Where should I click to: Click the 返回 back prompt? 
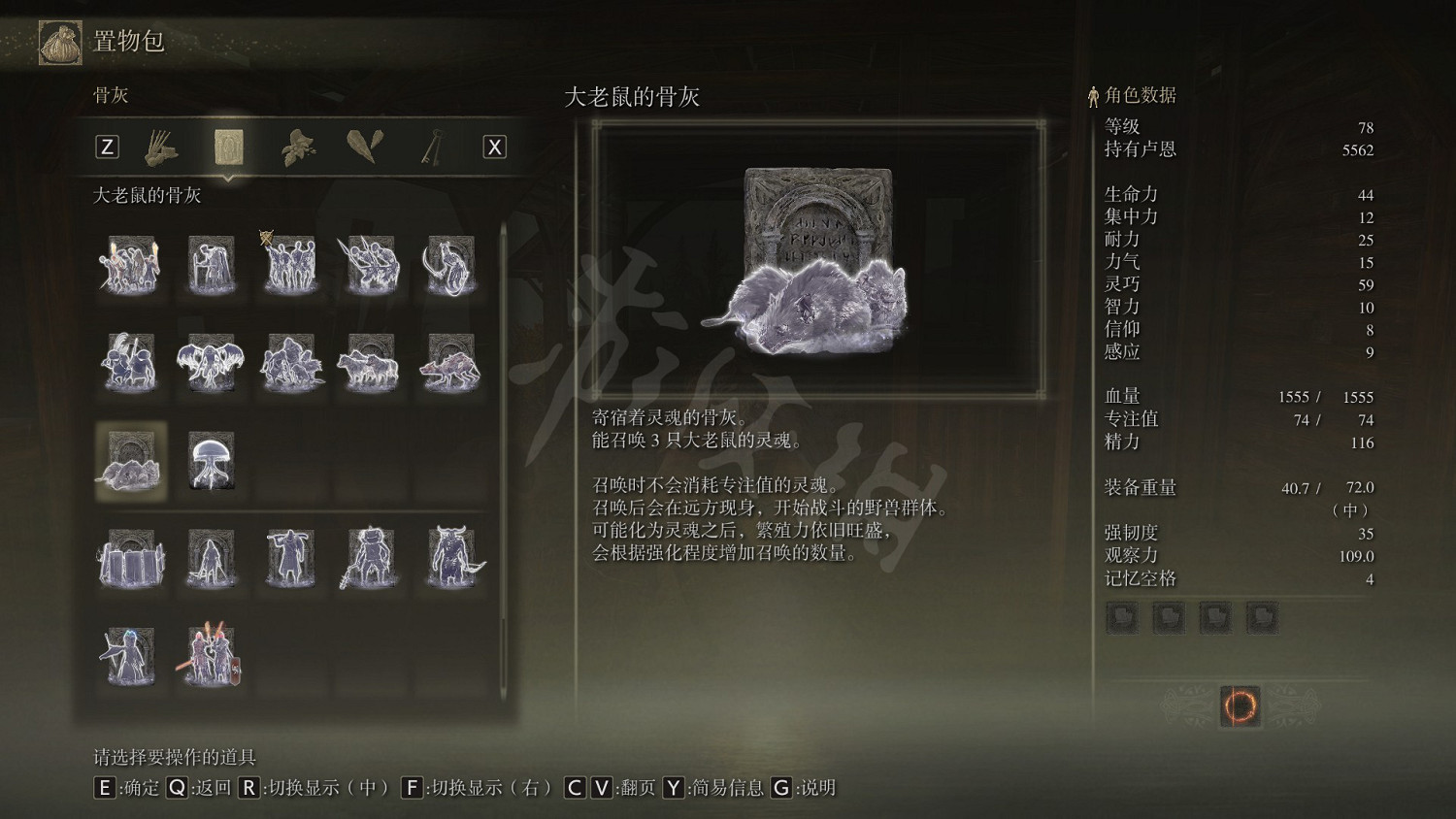point(177,788)
